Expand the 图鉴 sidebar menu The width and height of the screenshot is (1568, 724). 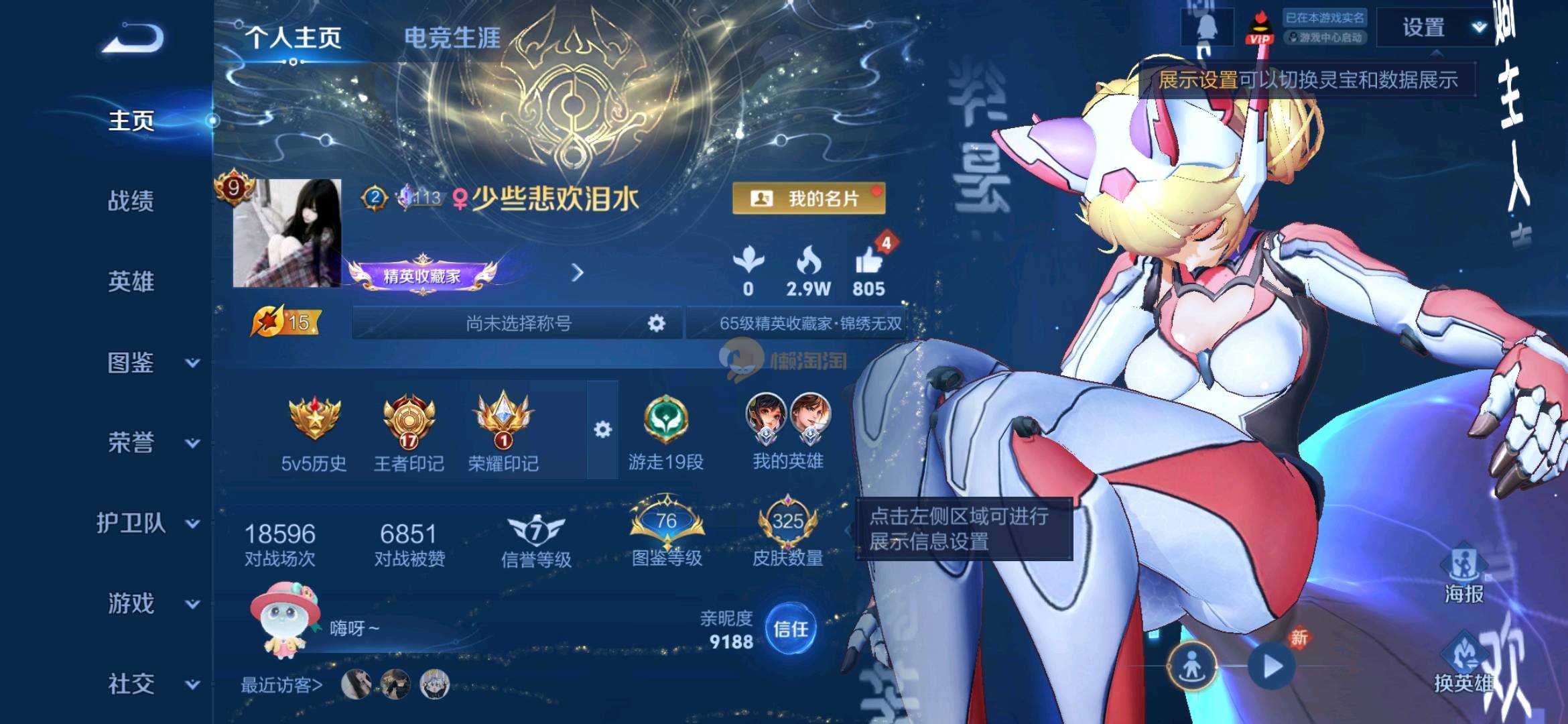[149, 363]
